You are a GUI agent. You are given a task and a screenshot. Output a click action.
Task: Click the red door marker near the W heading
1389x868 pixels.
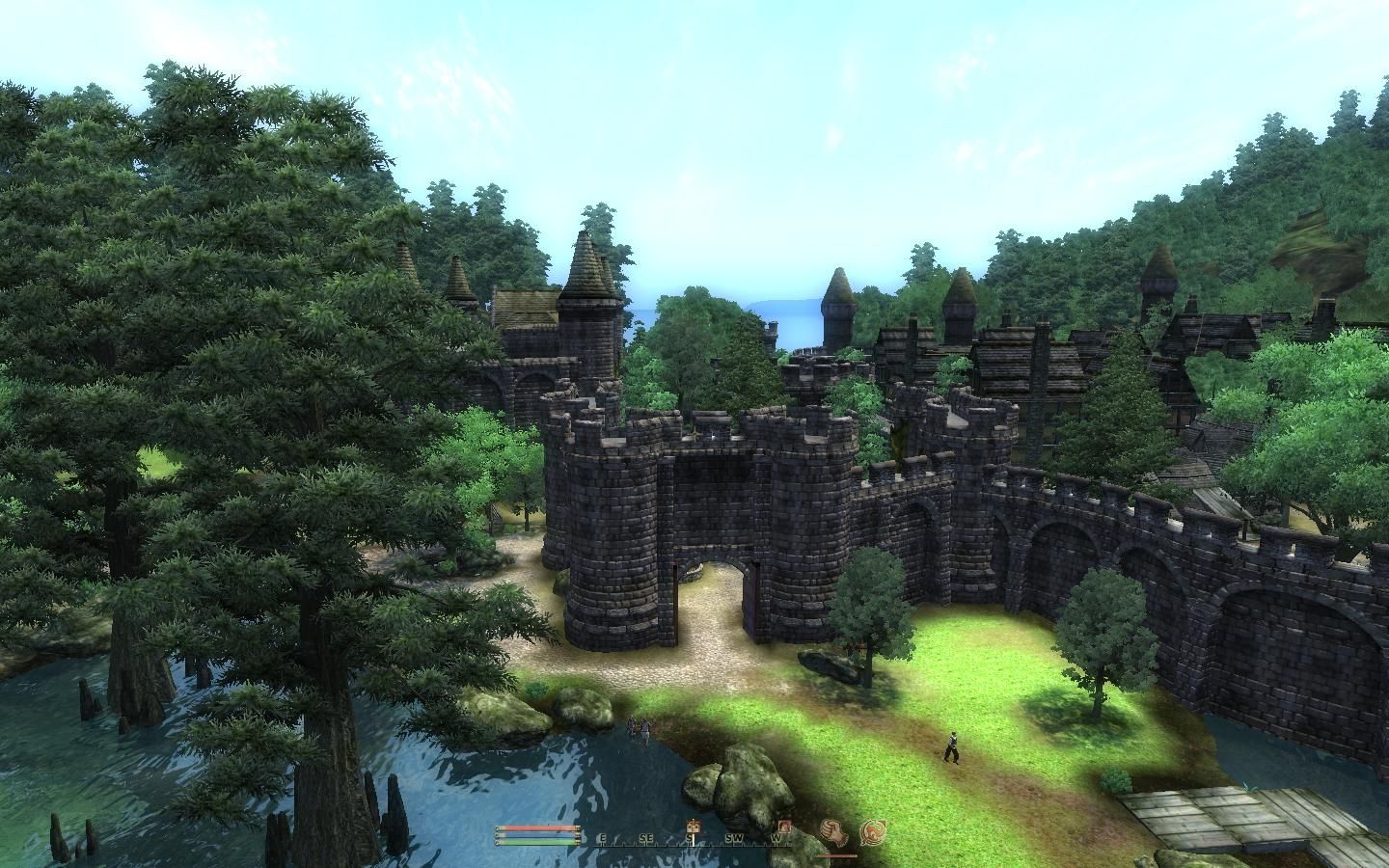pyautogui.click(x=785, y=827)
